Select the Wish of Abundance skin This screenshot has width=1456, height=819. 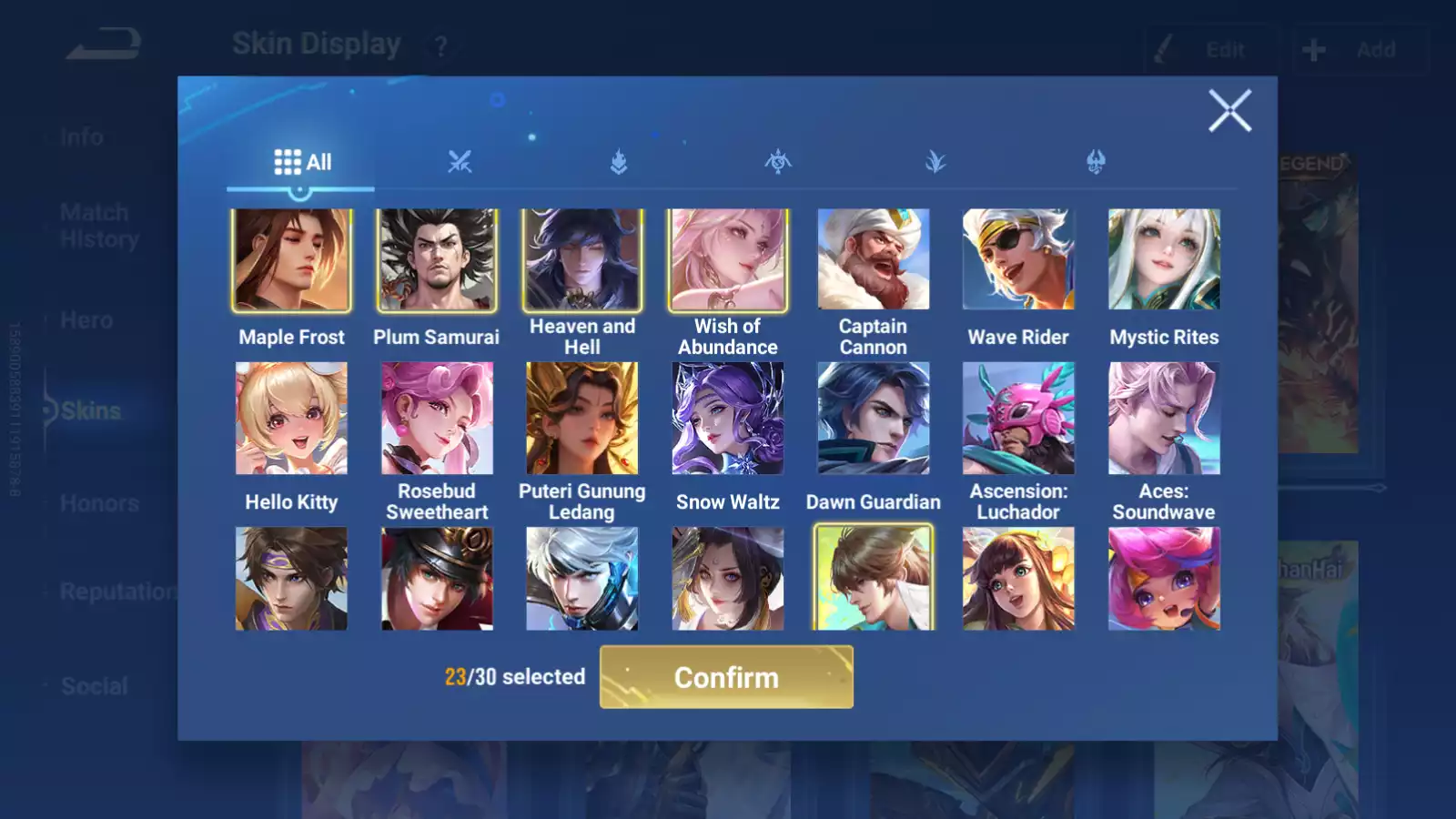(728, 260)
